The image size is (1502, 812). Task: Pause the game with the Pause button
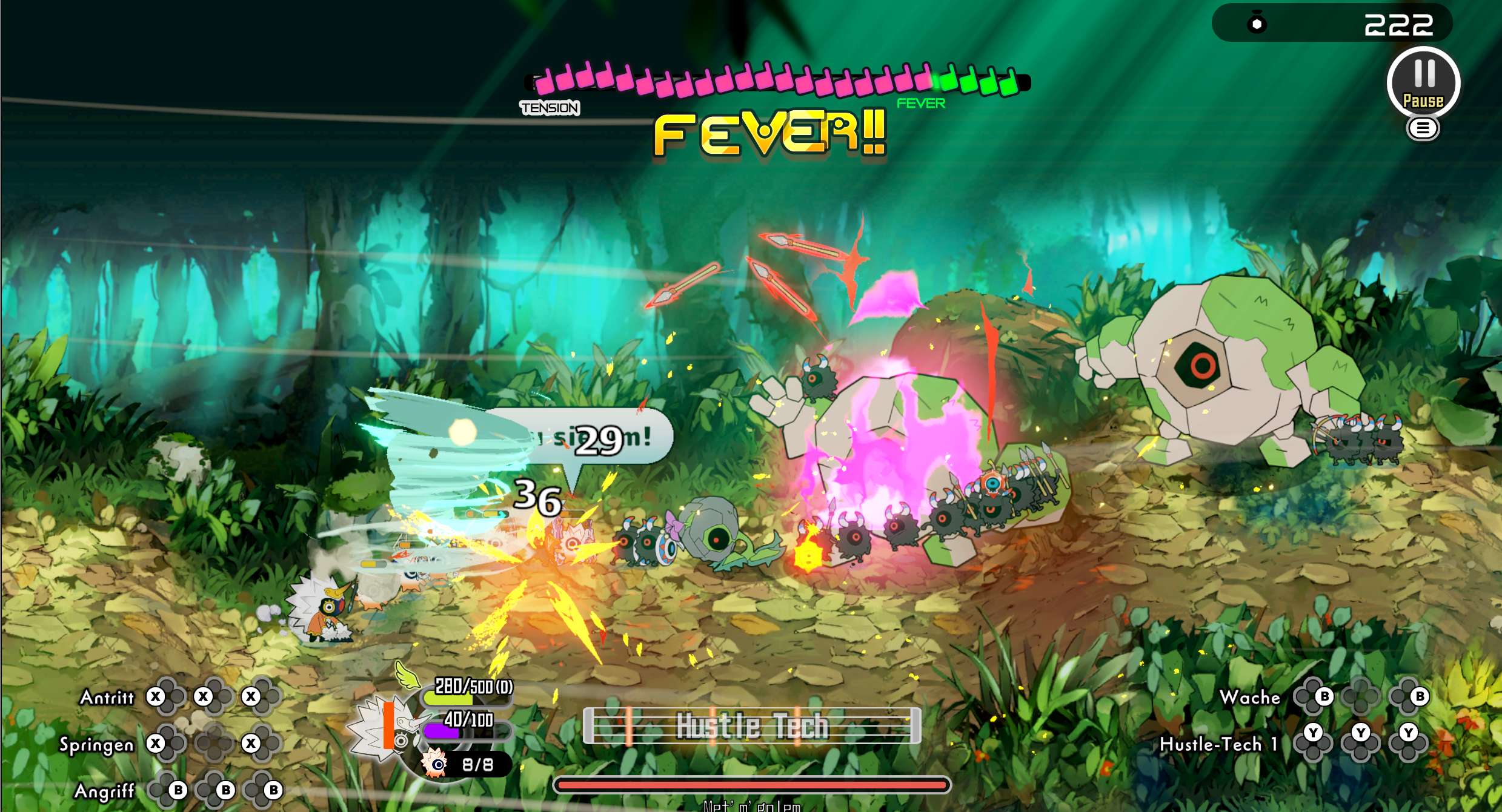(1423, 83)
